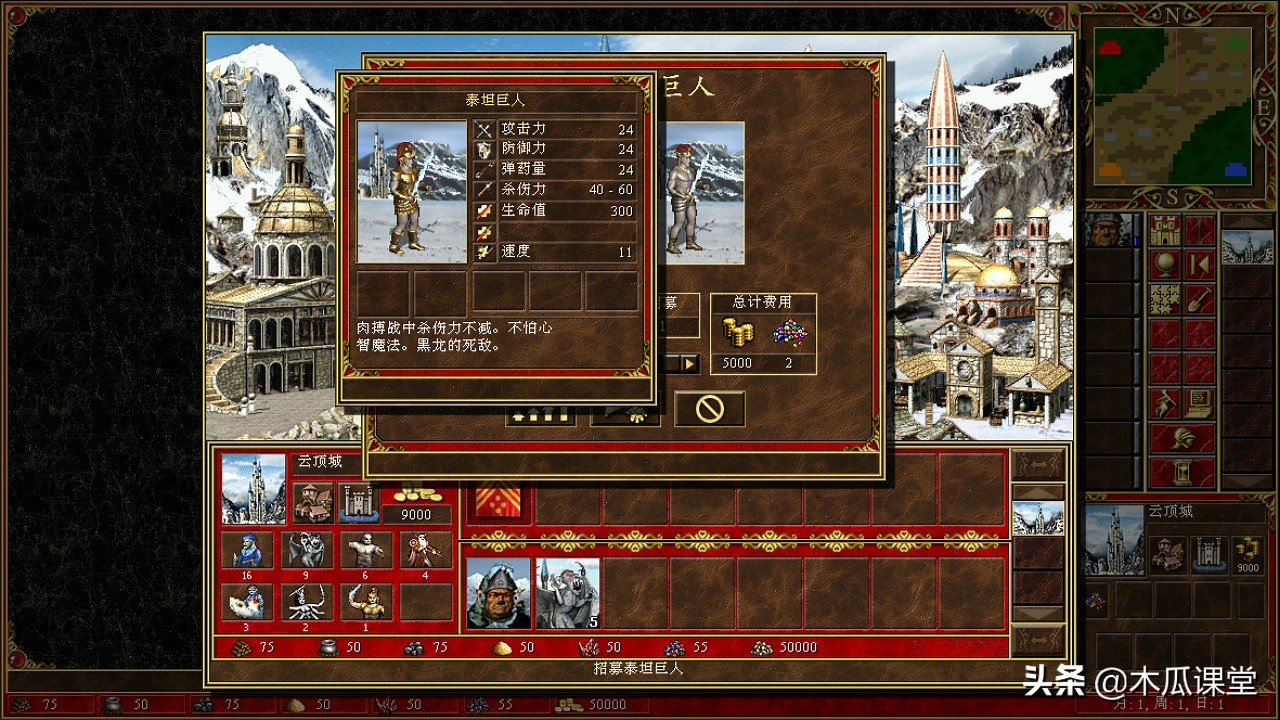
Task: Increase recruit count with the right arrow
Action: 688,362
